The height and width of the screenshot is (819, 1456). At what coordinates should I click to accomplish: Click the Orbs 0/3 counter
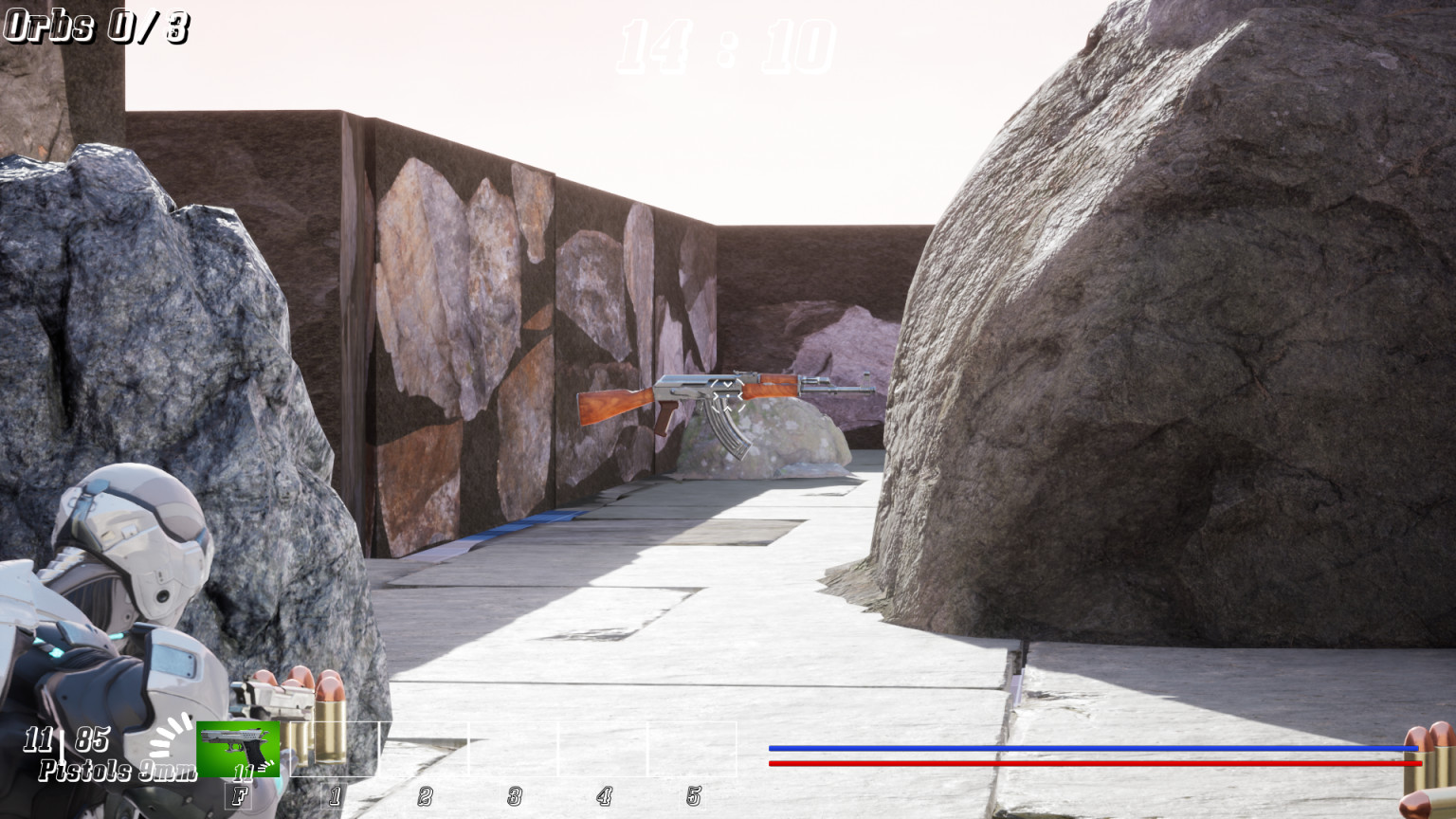95,26
